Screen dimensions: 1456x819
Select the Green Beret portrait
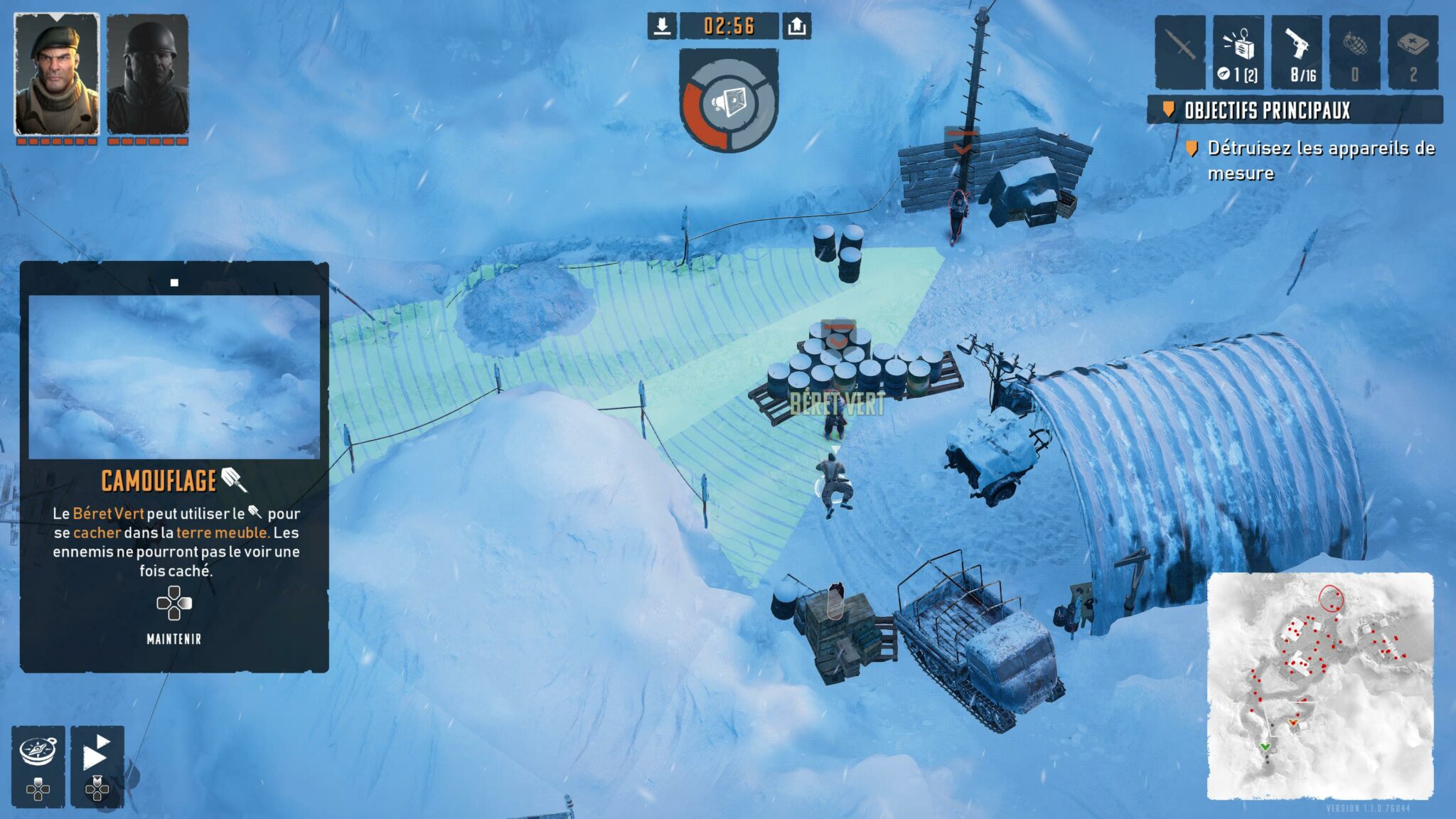click(x=57, y=74)
